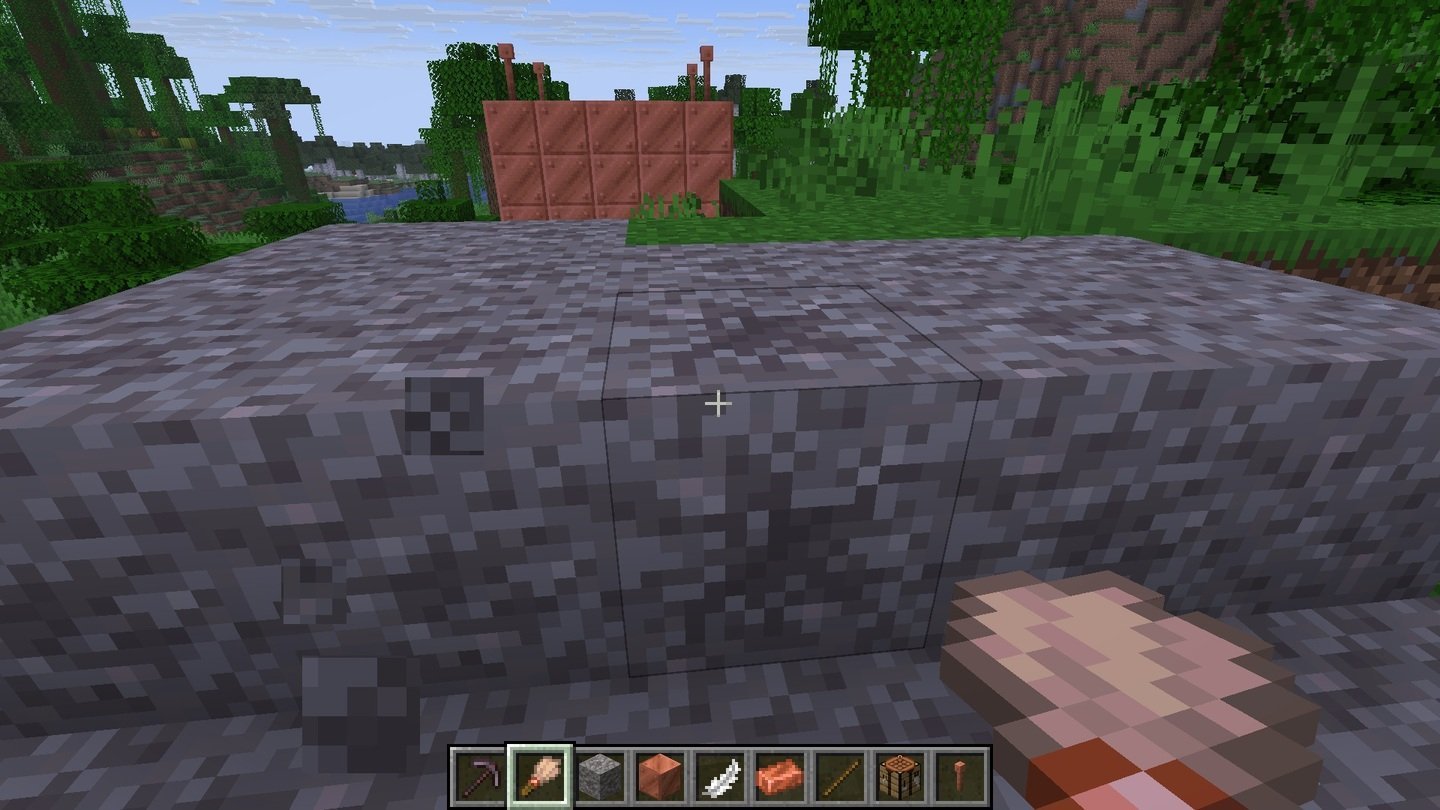This screenshot has width=1440, height=810.
Task: Select the pickaxe hotbar slot
Action: pyautogui.click(x=480, y=775)
